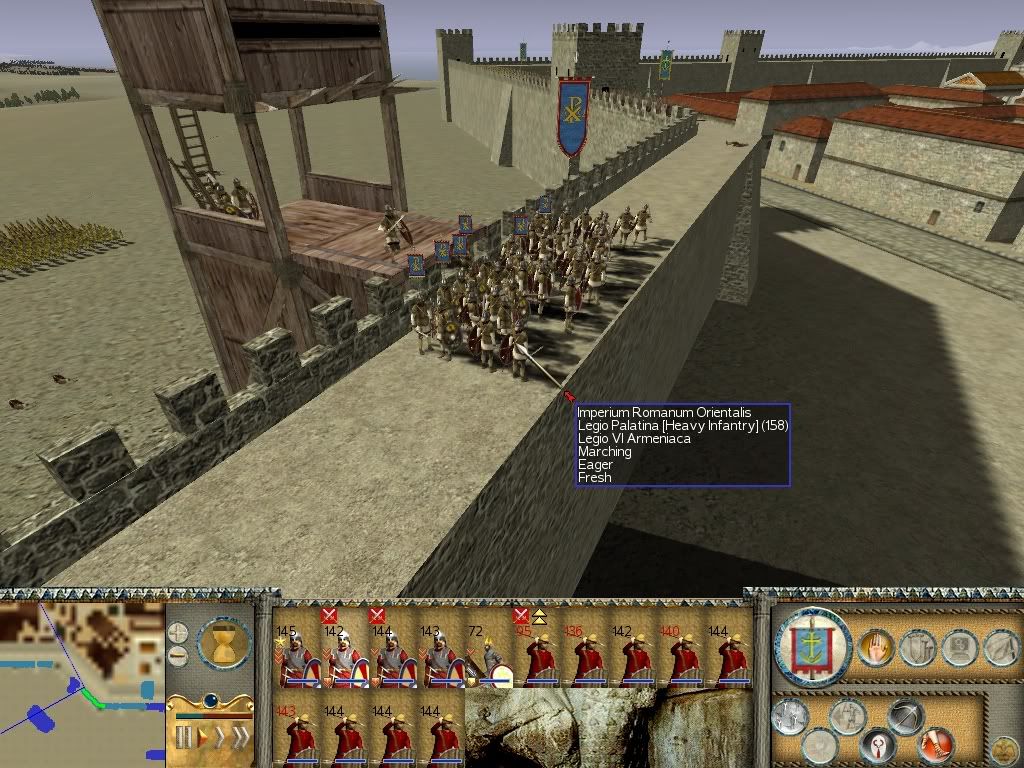
Task: Click the hourglass battle timer button
Action: point(225,642)
